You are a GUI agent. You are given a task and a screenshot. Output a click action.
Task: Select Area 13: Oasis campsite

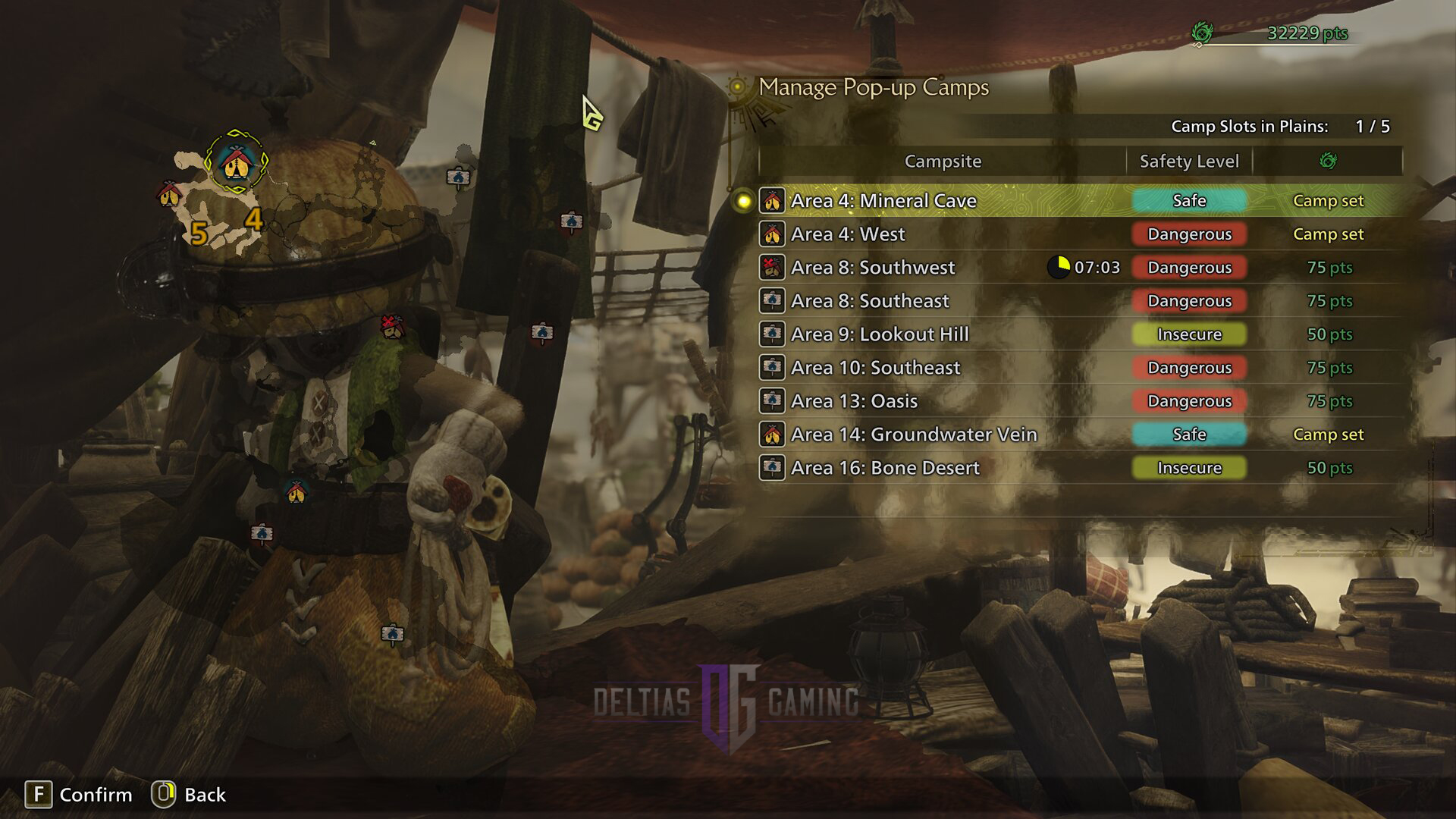854,401
